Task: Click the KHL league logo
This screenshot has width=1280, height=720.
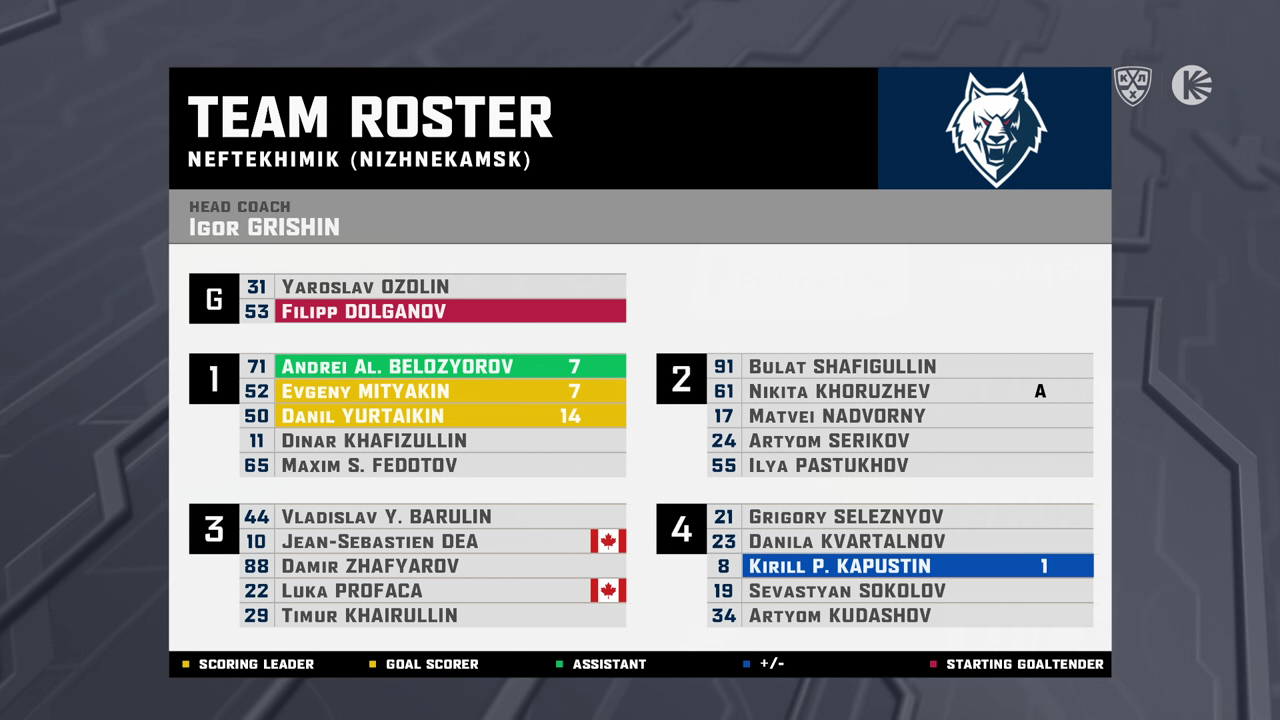Action: [1133, 86]
